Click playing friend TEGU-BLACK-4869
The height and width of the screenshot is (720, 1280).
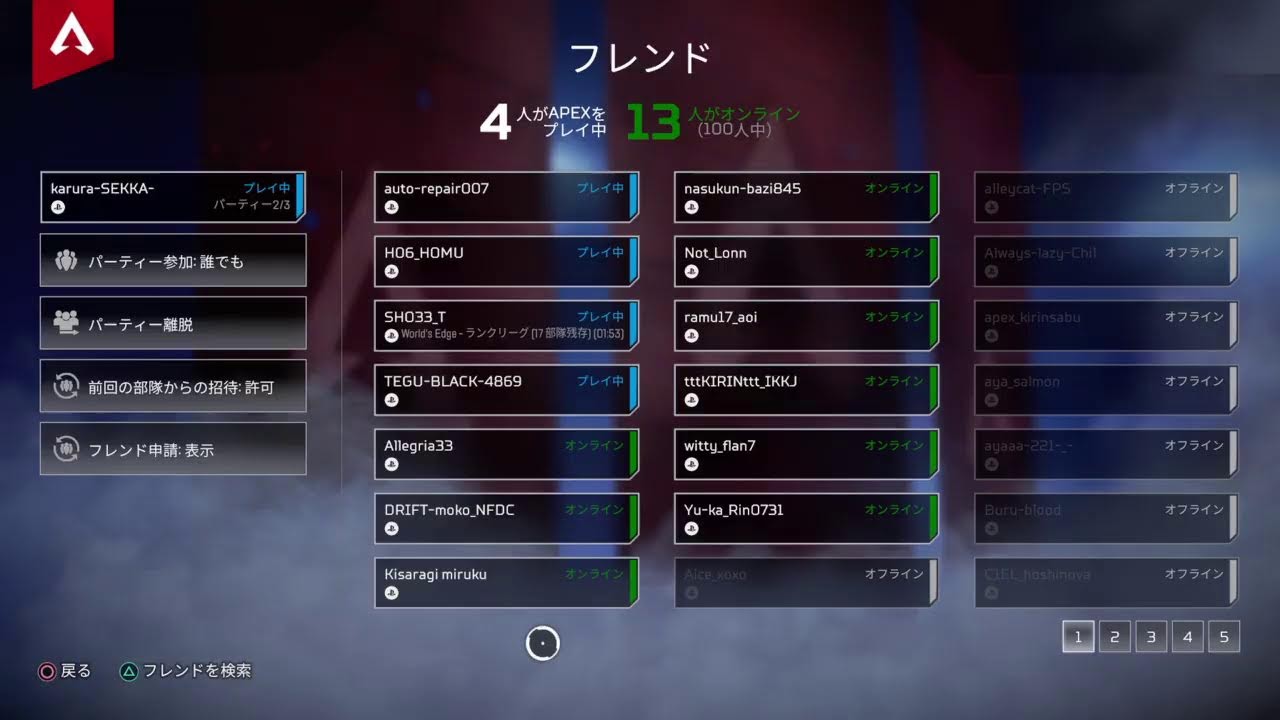click(x=505, y=389)
